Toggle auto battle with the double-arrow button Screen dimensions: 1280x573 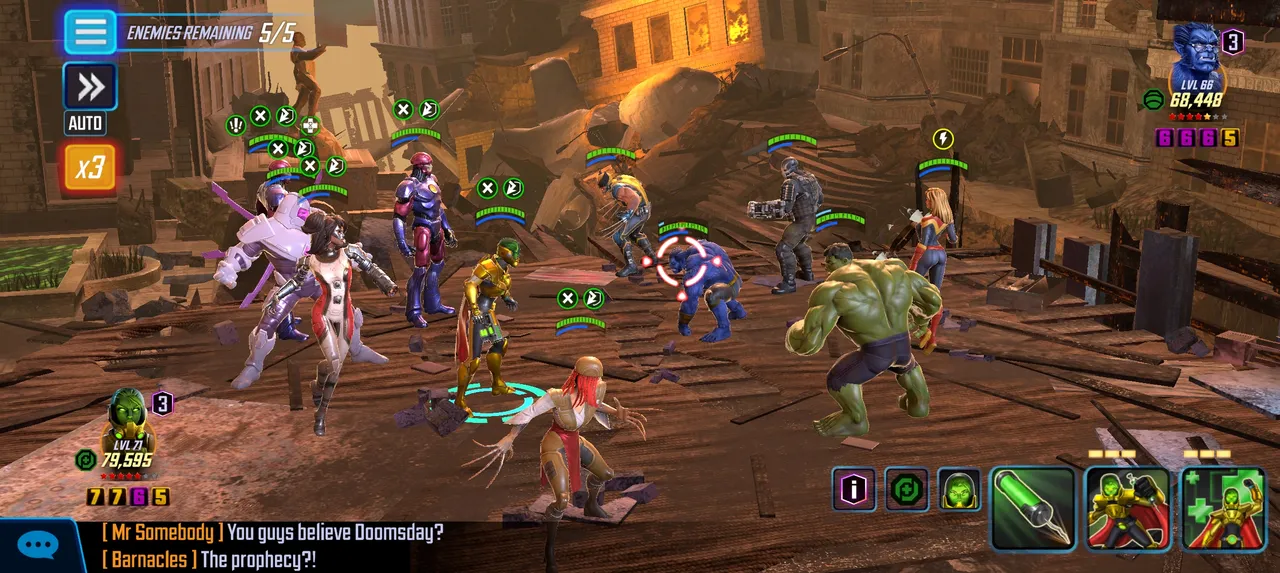pos(90,88)
